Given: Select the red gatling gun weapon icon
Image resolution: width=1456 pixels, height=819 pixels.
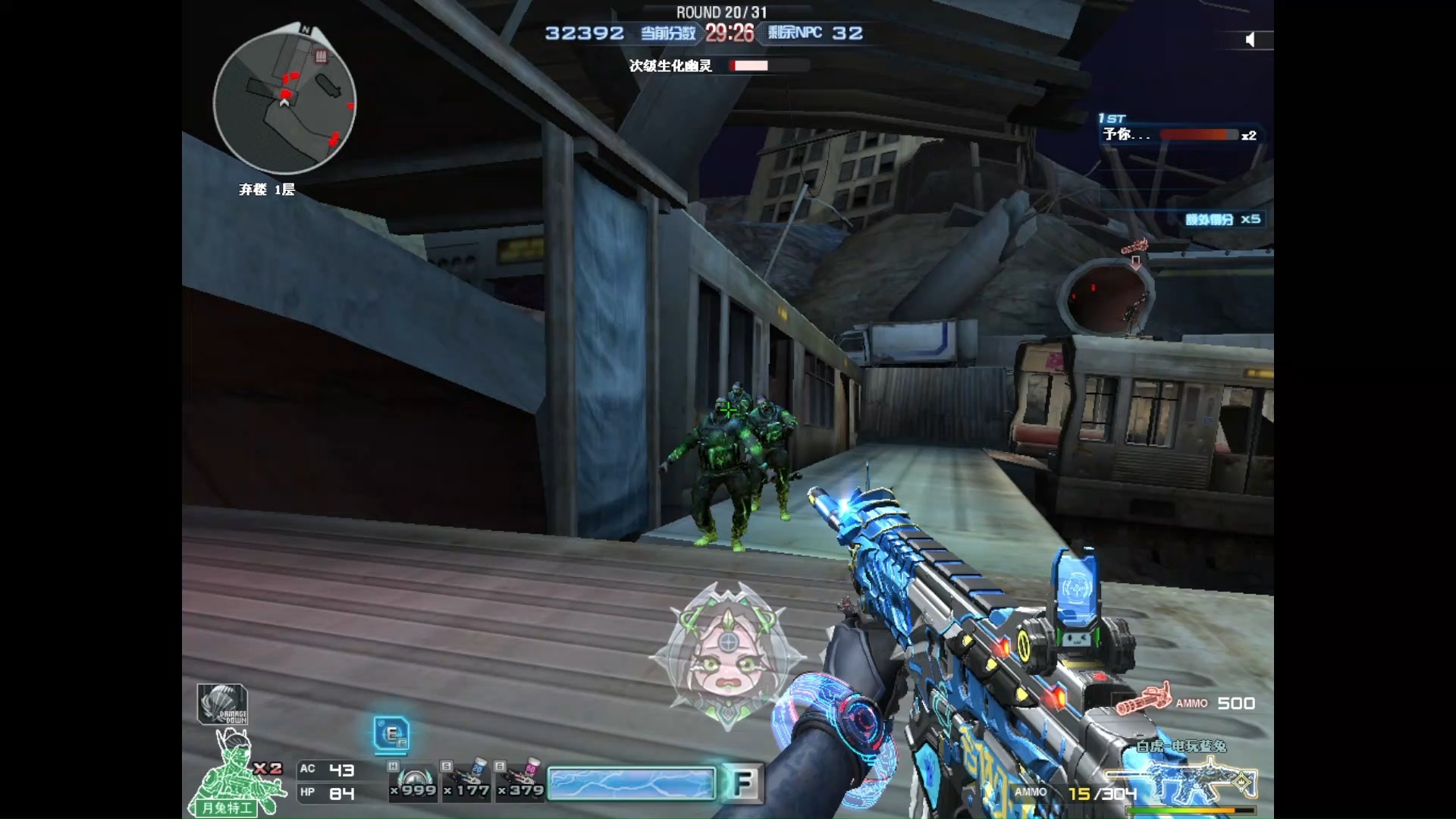Looking at the screenshot, I should 1144,698.
